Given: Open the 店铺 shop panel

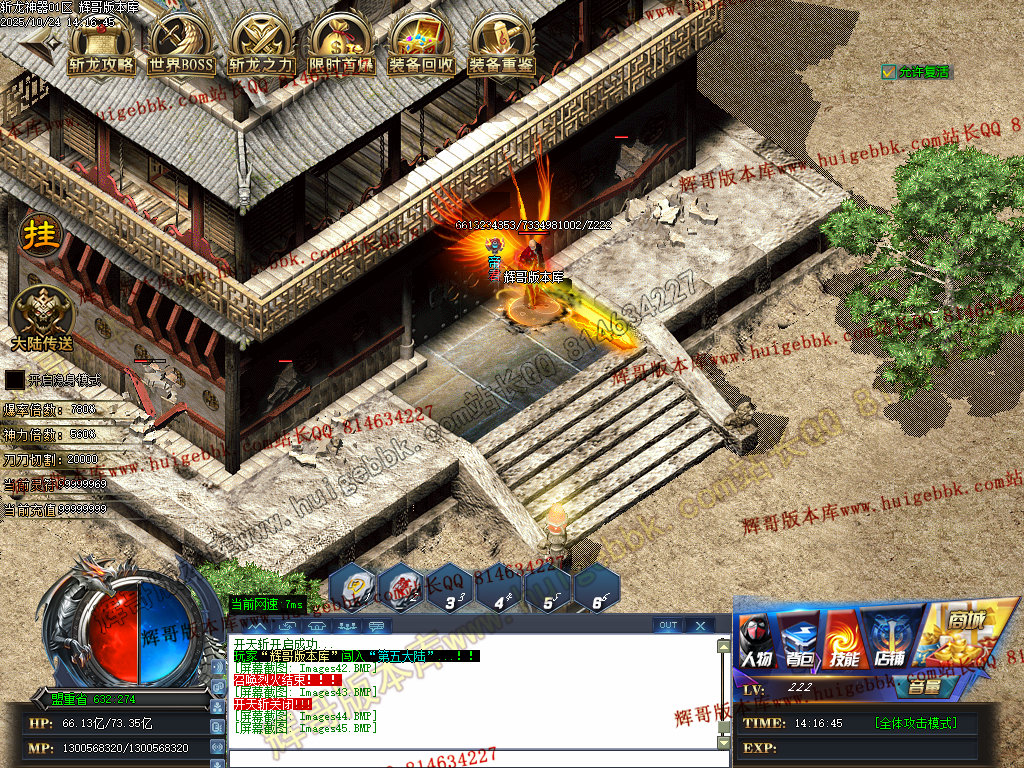Looking at the screenshot, I should coord(888,640).
